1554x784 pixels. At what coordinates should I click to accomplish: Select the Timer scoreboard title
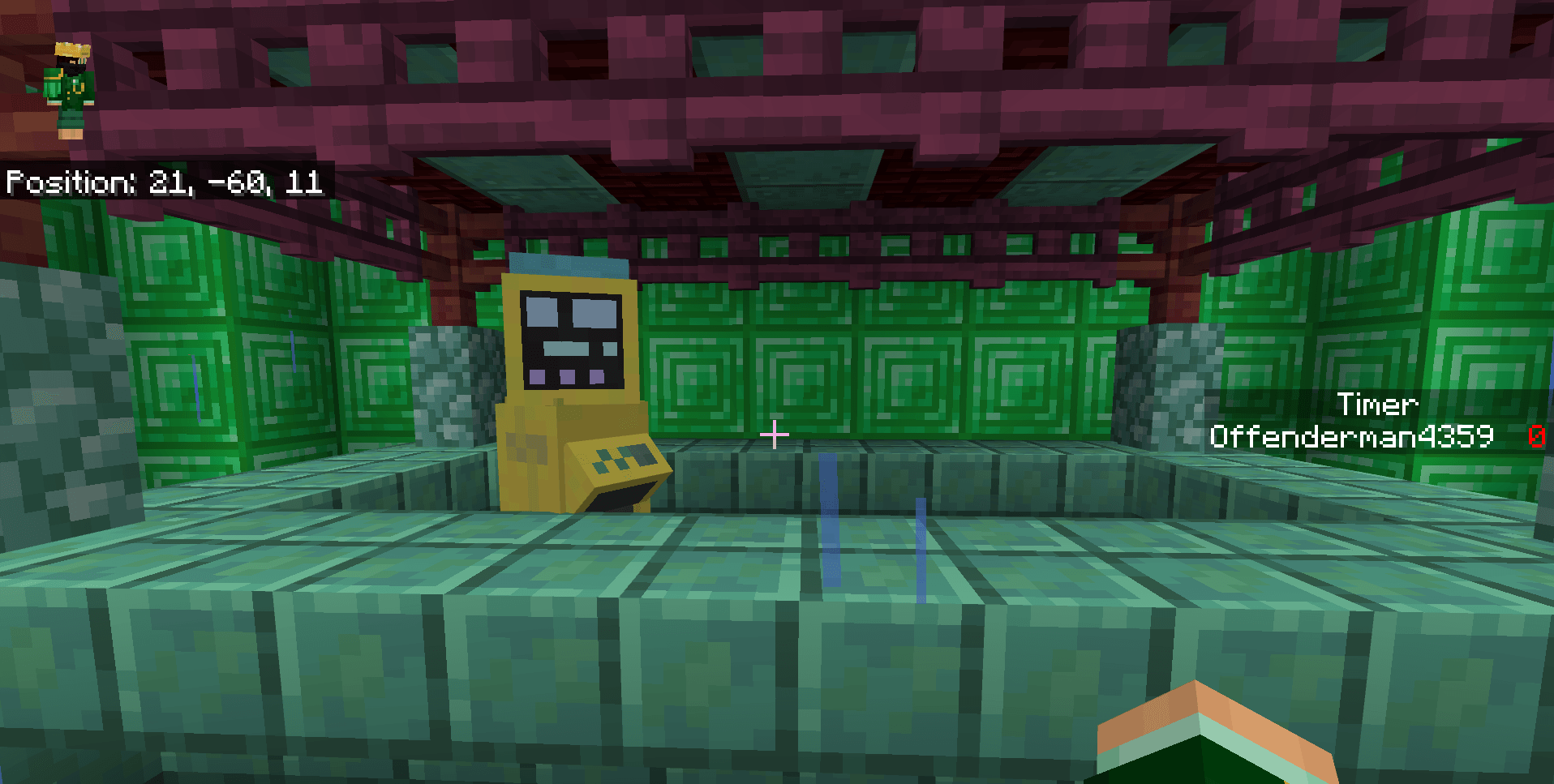point(1378,405)
